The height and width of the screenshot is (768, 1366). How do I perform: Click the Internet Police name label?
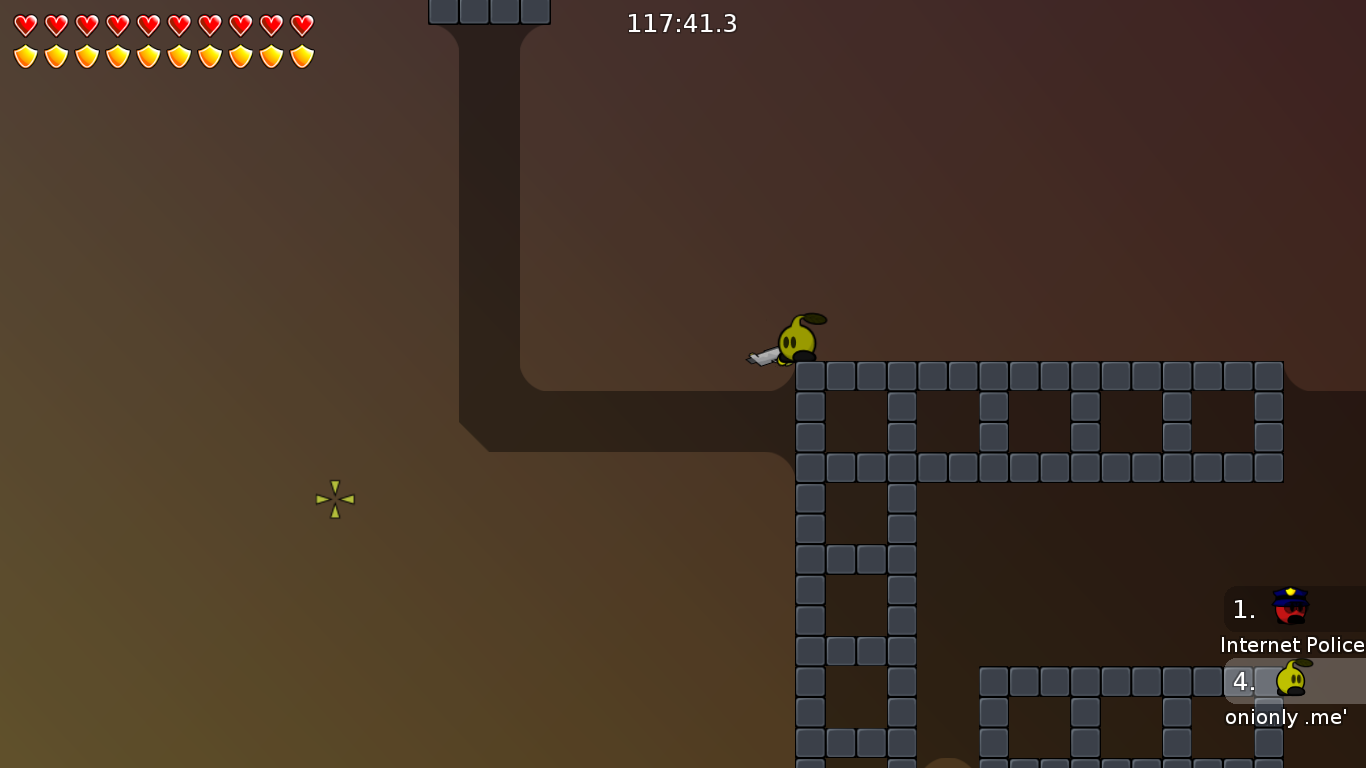[x=1291, y=645]
